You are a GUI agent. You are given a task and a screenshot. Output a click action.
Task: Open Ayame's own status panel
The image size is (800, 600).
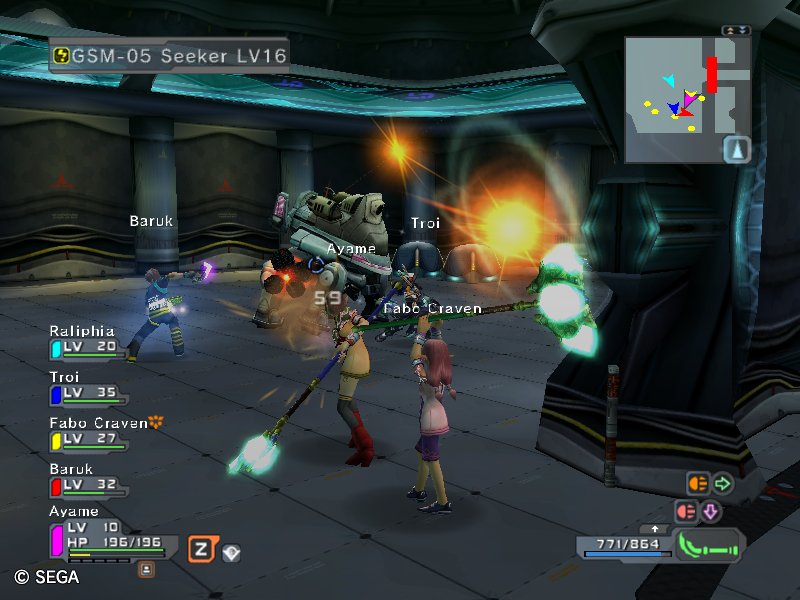click(108, 534)
